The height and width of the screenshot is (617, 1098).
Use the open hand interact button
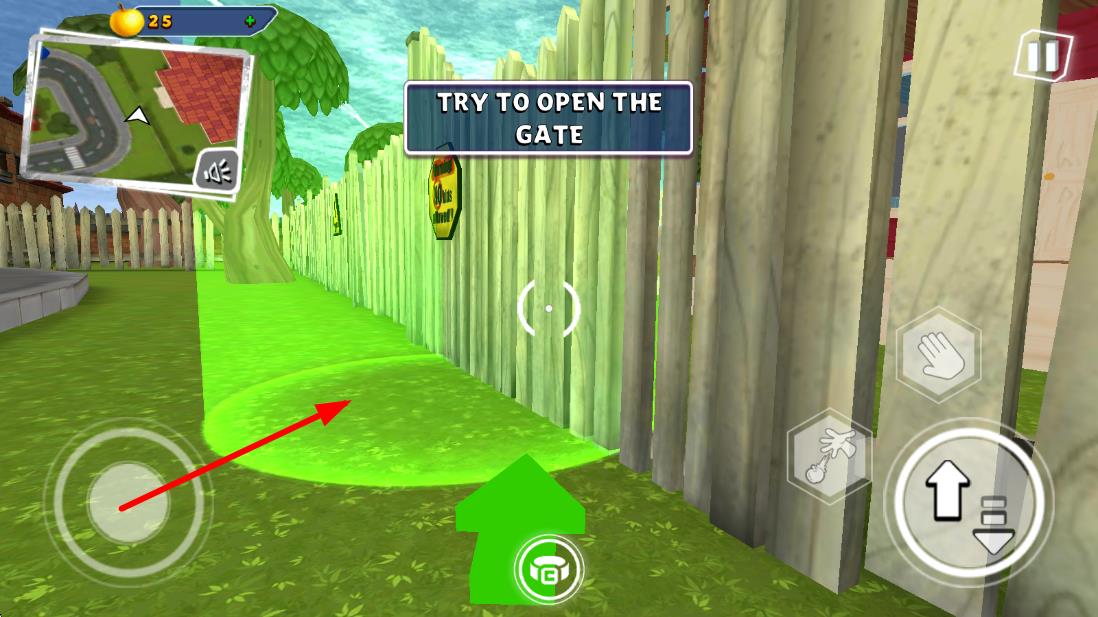pos(938,354)
